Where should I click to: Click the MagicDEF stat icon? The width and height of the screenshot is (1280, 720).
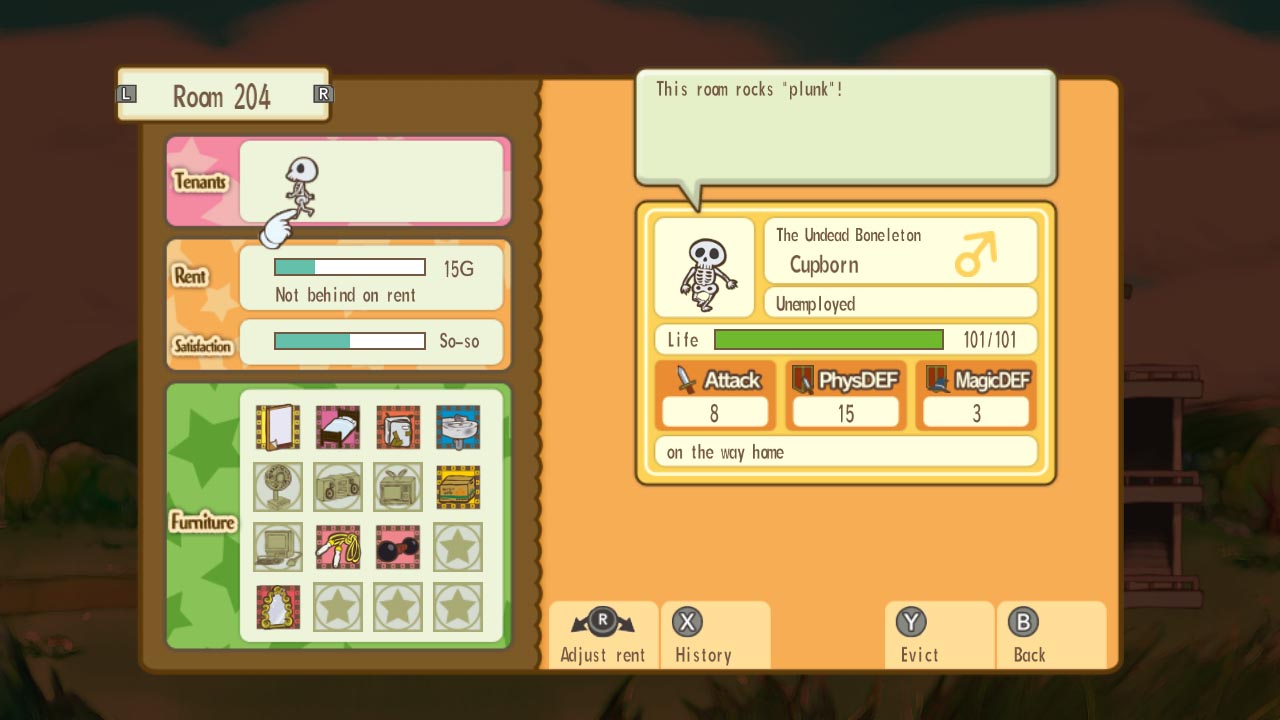936,380
